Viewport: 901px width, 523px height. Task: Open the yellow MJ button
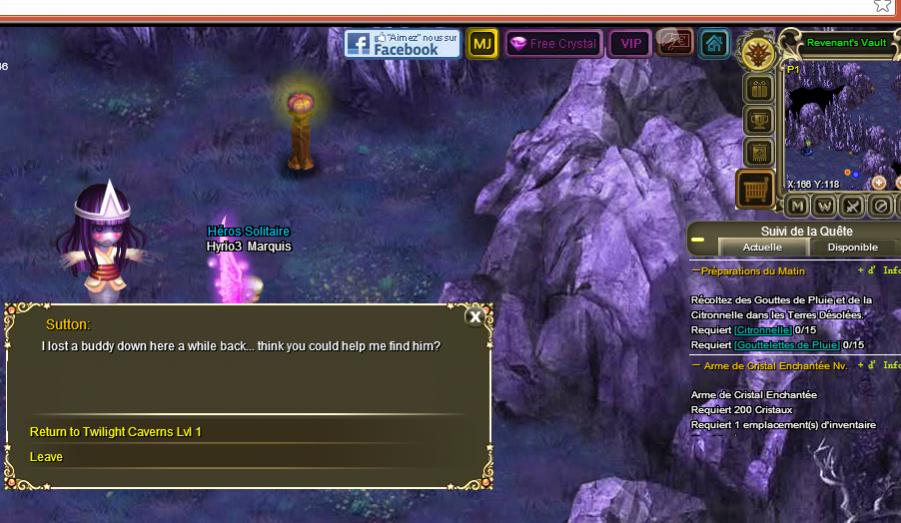(483, 44)
